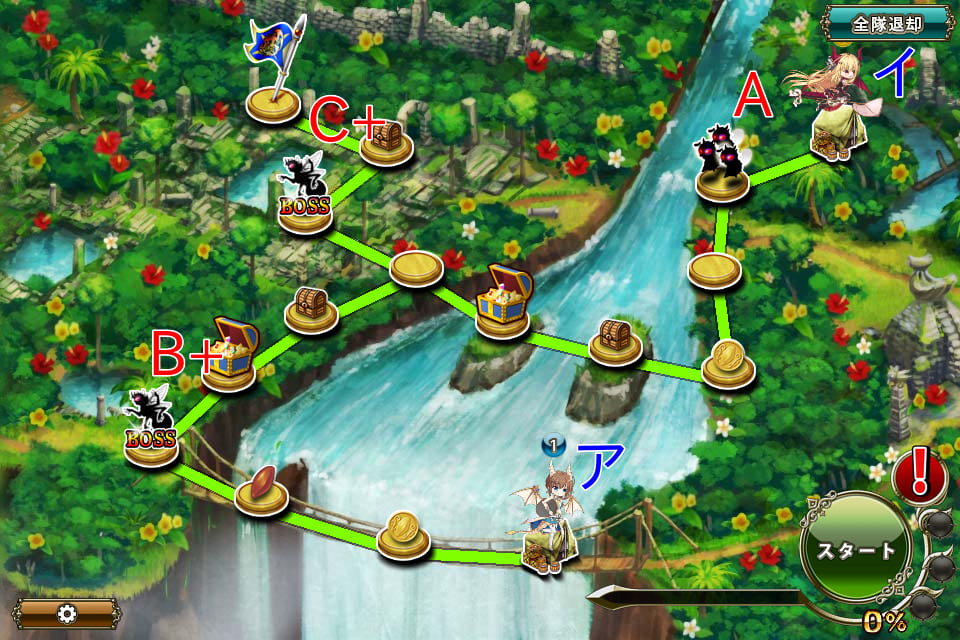Open the gear settings button
The height and width of the screenshot is (640, 960).
click(67, 613)
